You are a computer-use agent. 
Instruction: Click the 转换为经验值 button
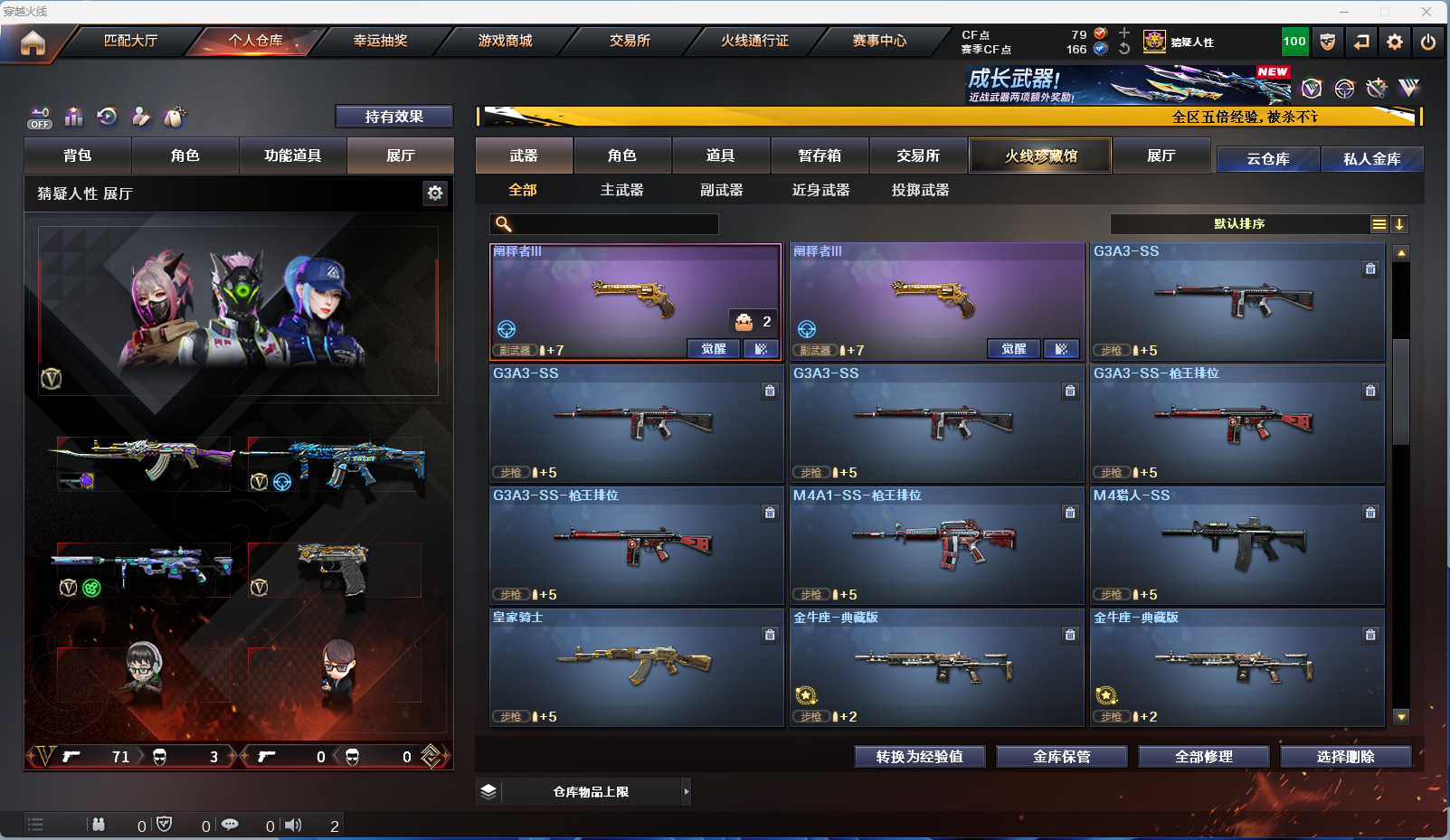(x=919, y=757)
